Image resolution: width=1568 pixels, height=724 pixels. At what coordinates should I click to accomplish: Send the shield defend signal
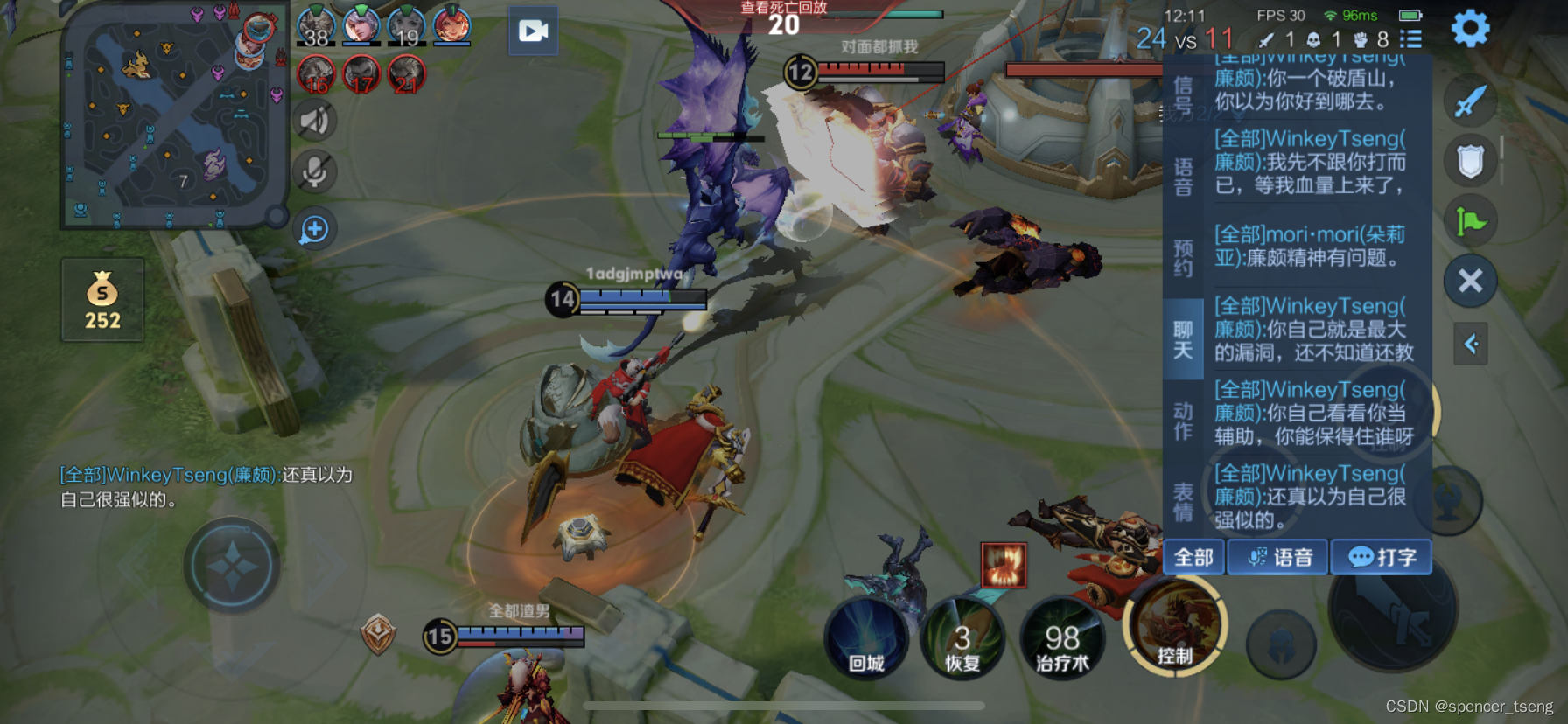point(1470,162)
